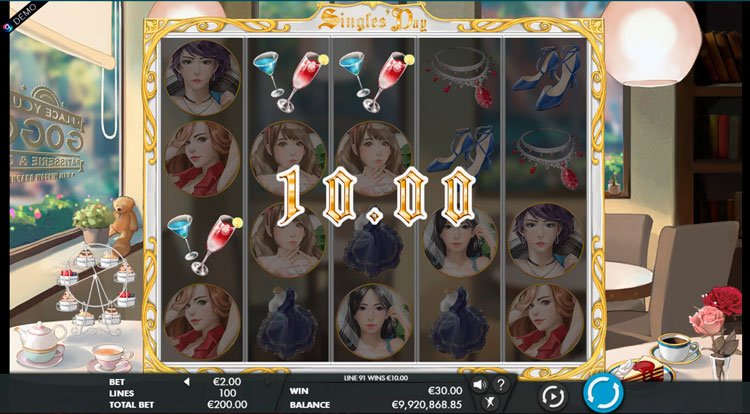Start autoplay with the circular play button

coord(554,395)
